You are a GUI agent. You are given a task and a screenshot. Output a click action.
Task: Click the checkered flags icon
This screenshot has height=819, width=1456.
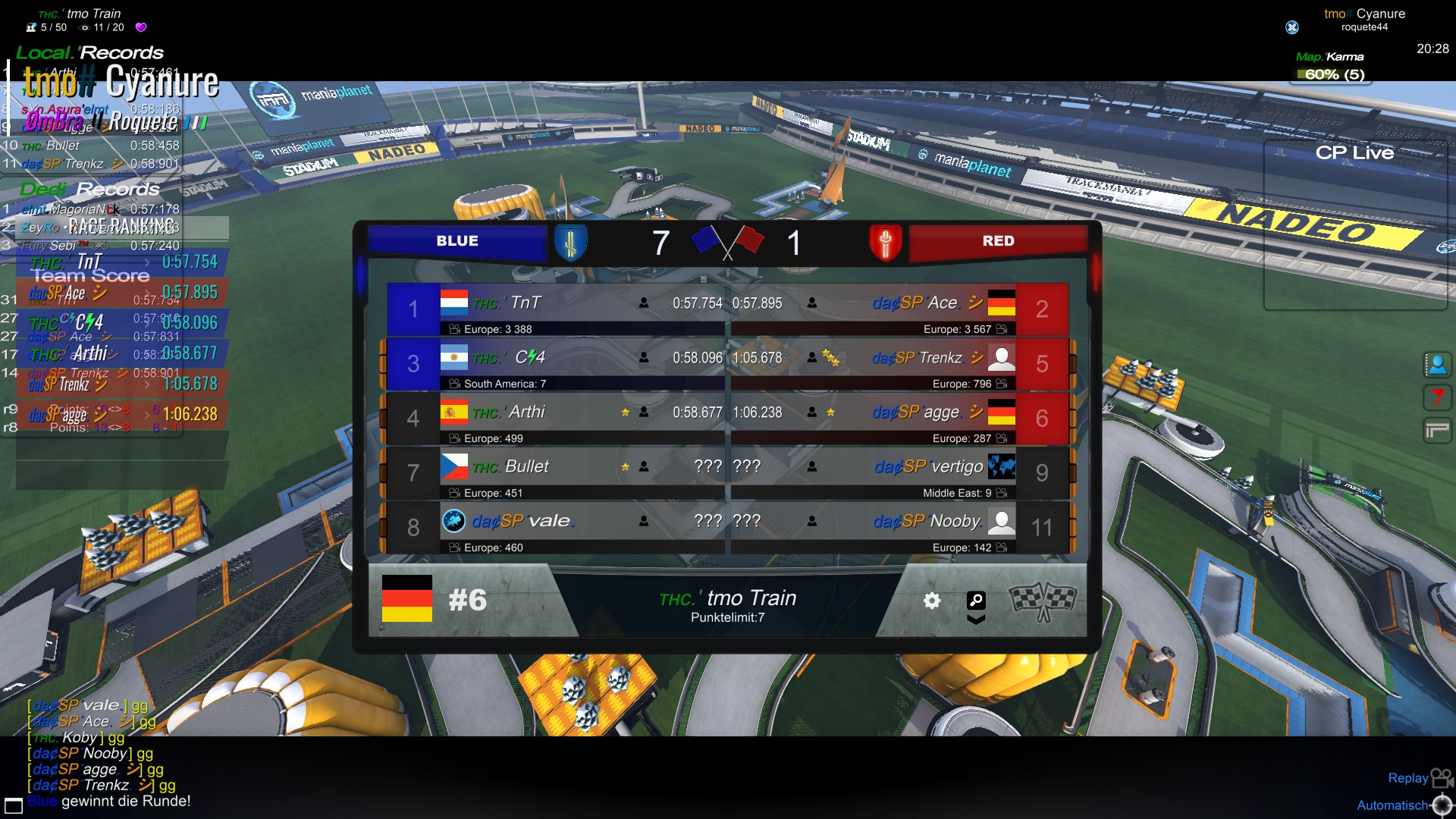tap(1043, 601)
